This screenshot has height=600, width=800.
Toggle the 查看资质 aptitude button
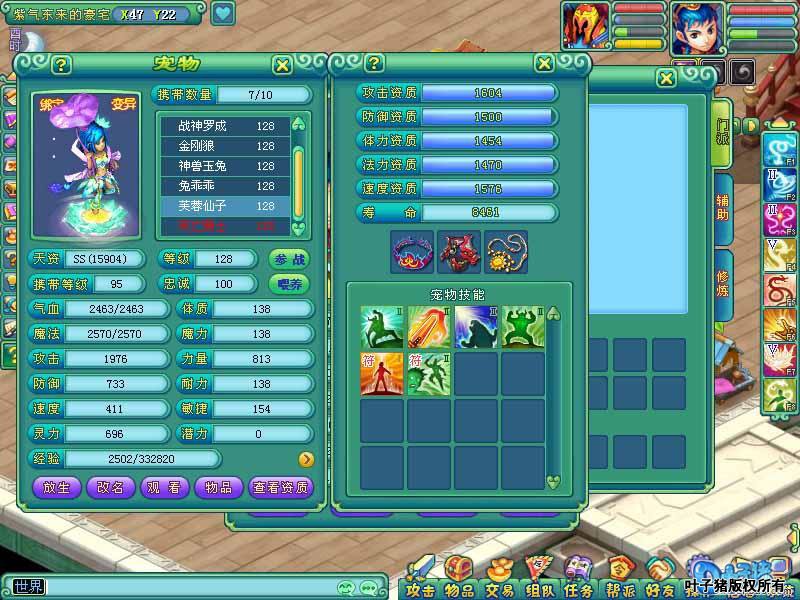coord(281,487)
